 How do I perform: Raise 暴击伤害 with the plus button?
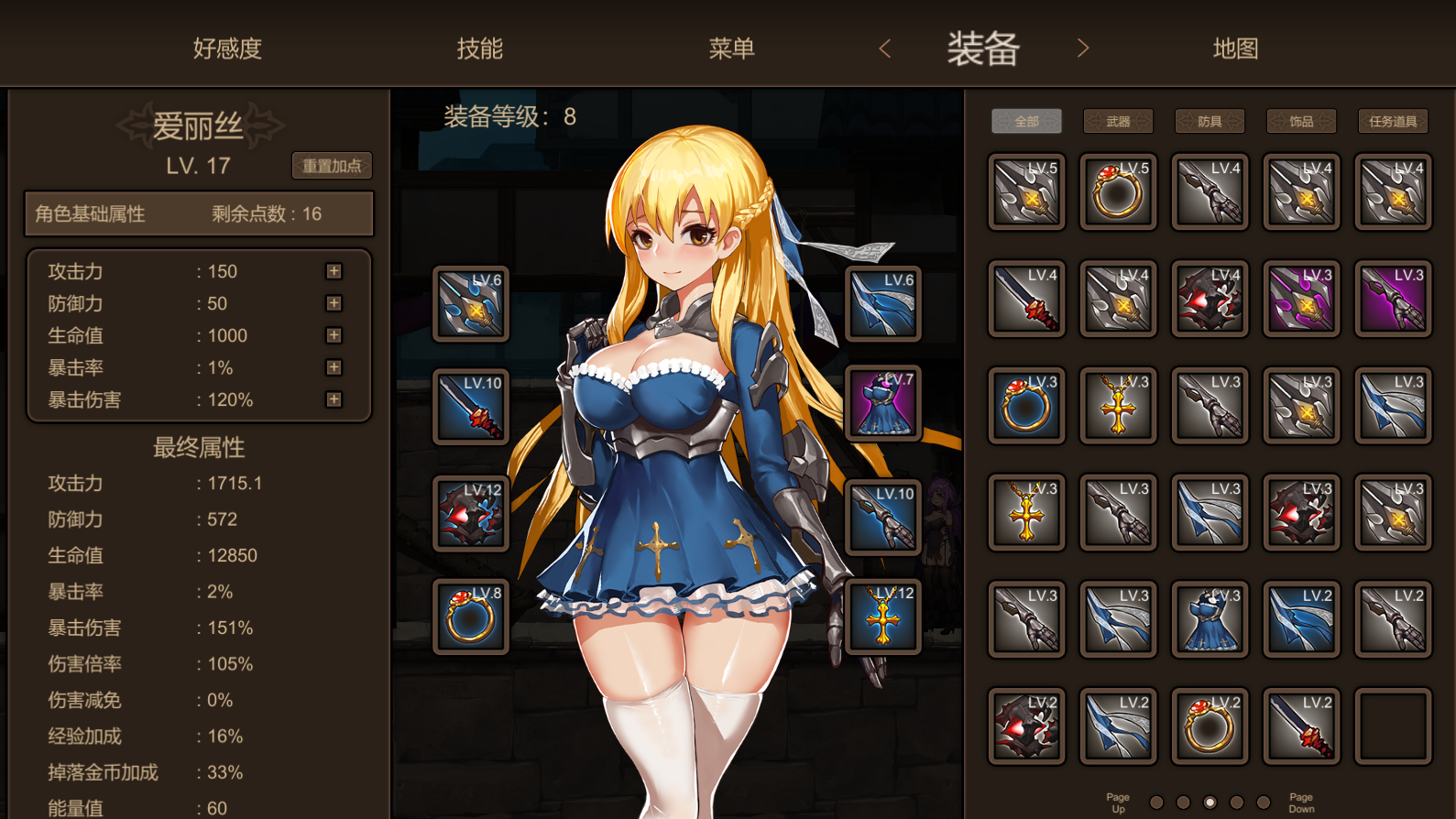[x=334, y=399]
